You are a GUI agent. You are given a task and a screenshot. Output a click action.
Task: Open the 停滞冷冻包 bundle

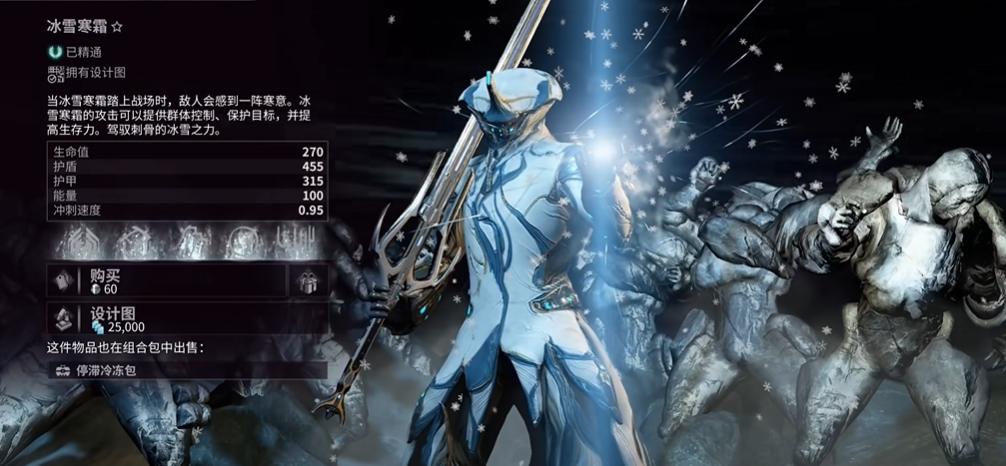point(188,370)
